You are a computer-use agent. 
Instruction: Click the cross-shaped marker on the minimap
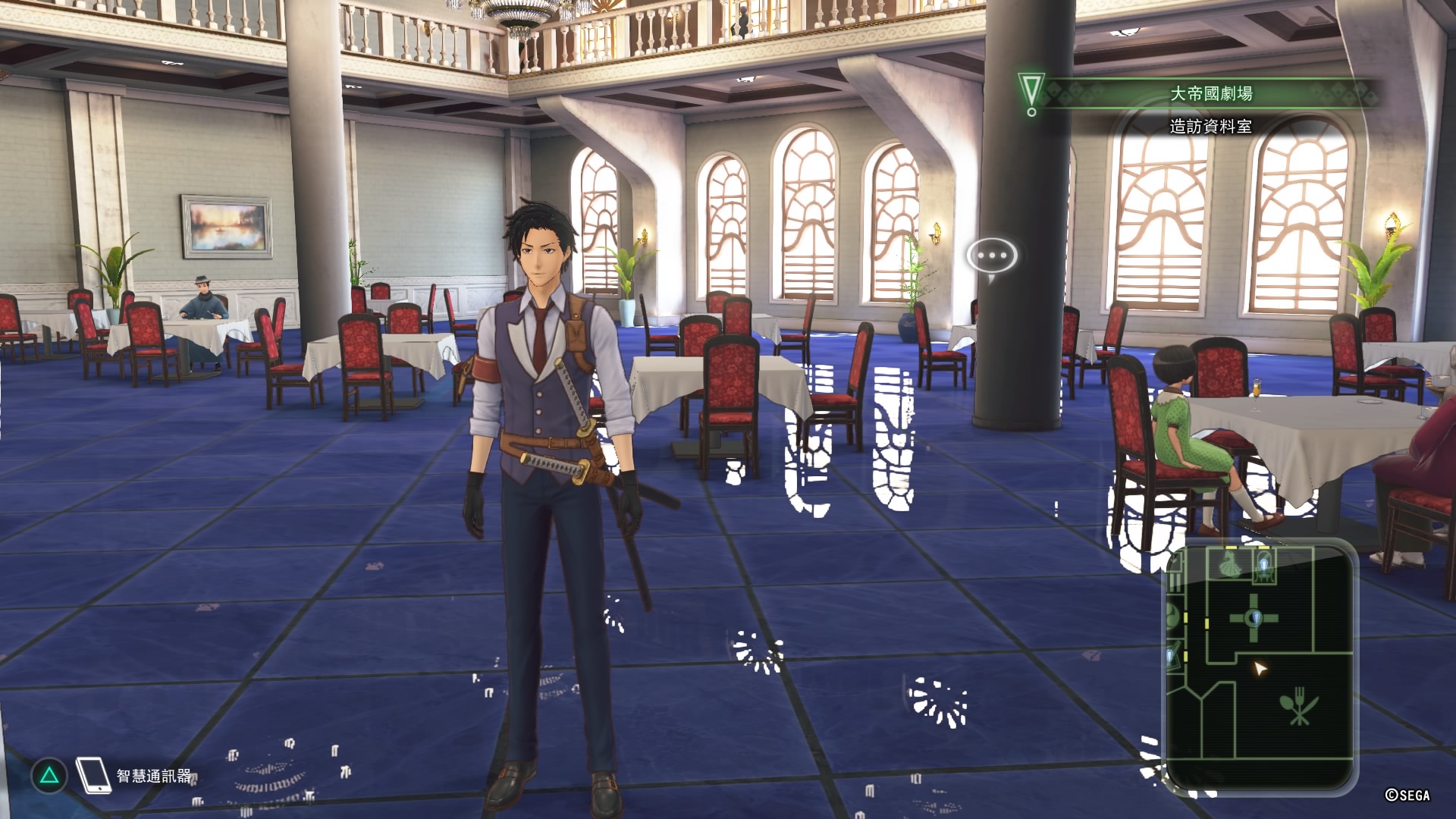[1254, 618]
